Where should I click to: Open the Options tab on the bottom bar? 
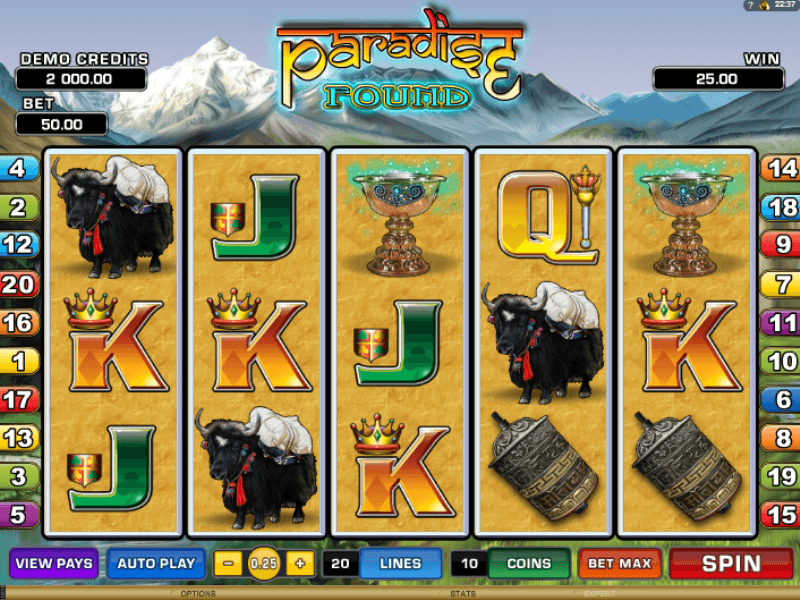coord(197,594)
